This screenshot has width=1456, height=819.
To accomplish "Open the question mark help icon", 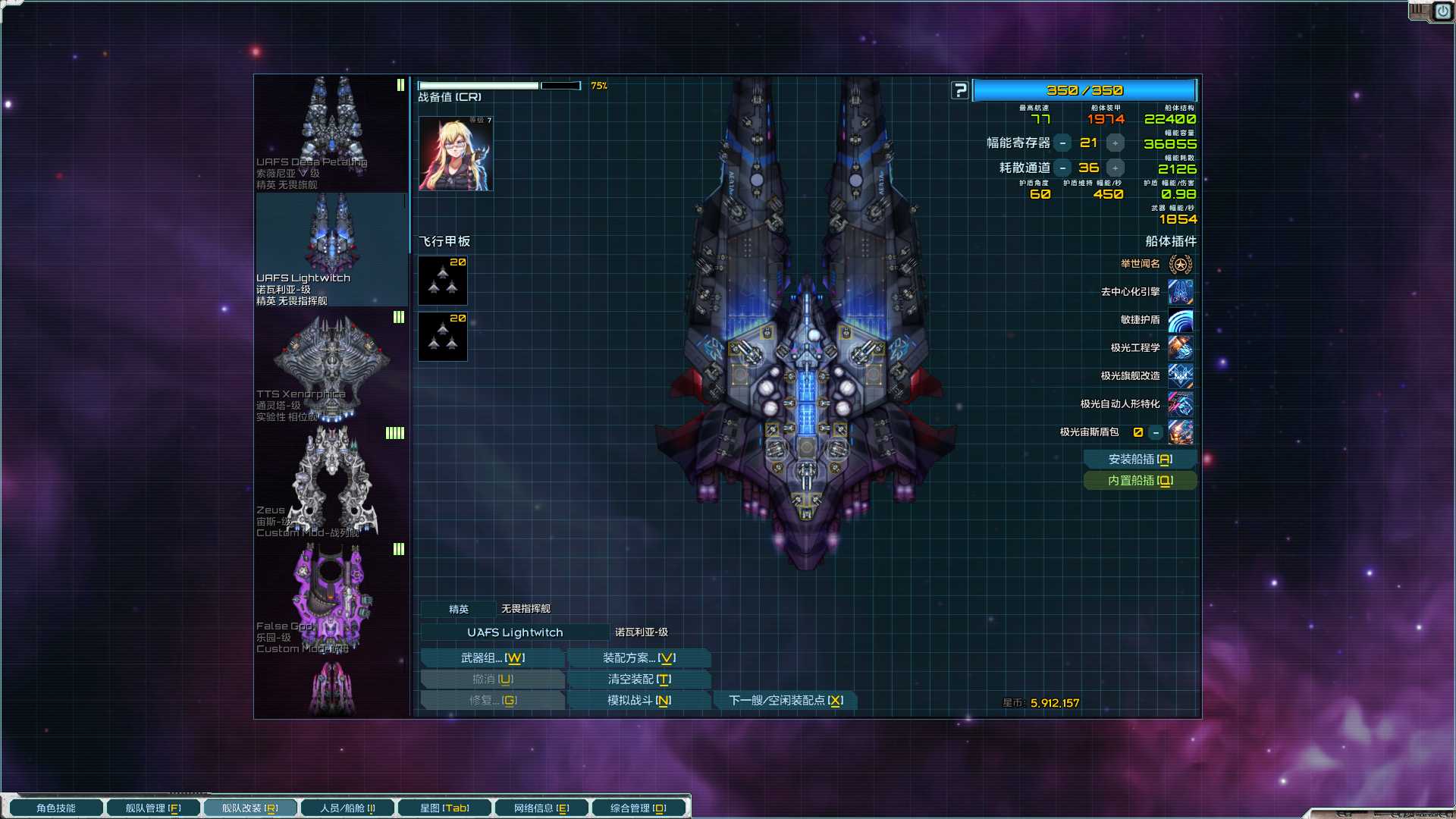I will [960, 89].
